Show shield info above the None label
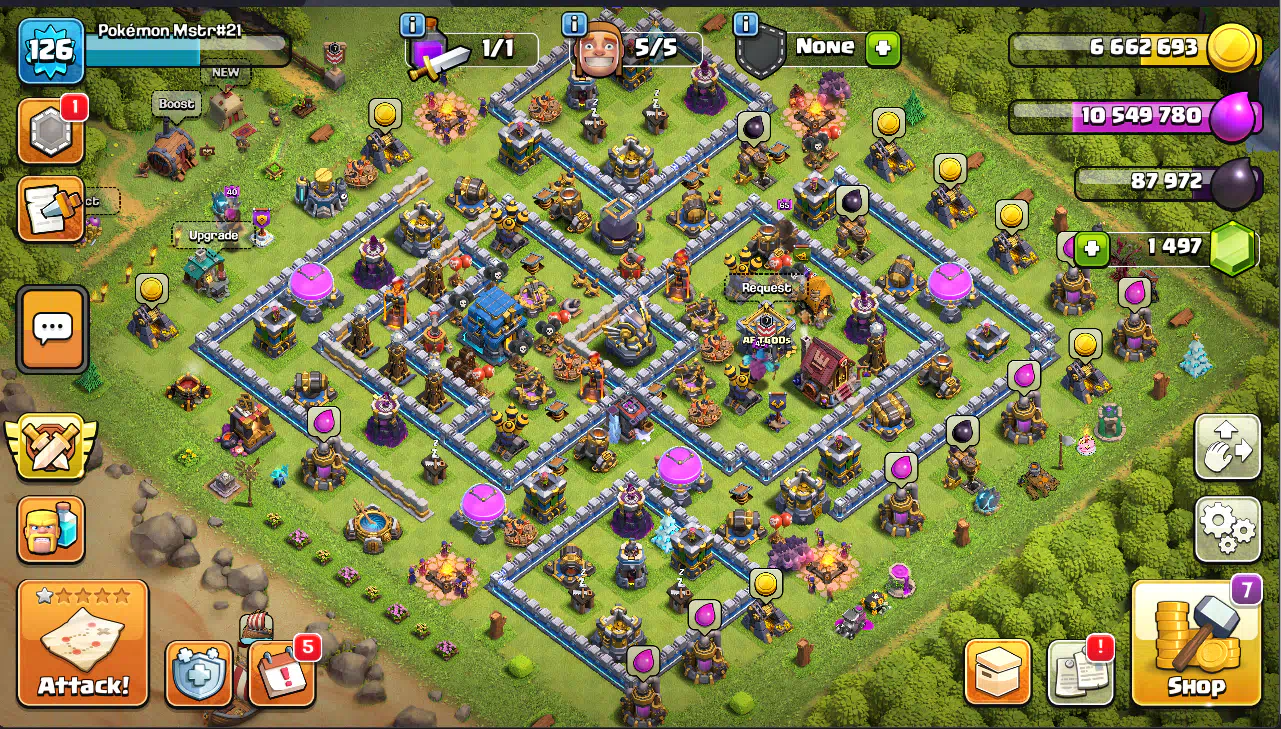Image resolution: width=1281 pixels, height=729 pixels. pos(745,24)
